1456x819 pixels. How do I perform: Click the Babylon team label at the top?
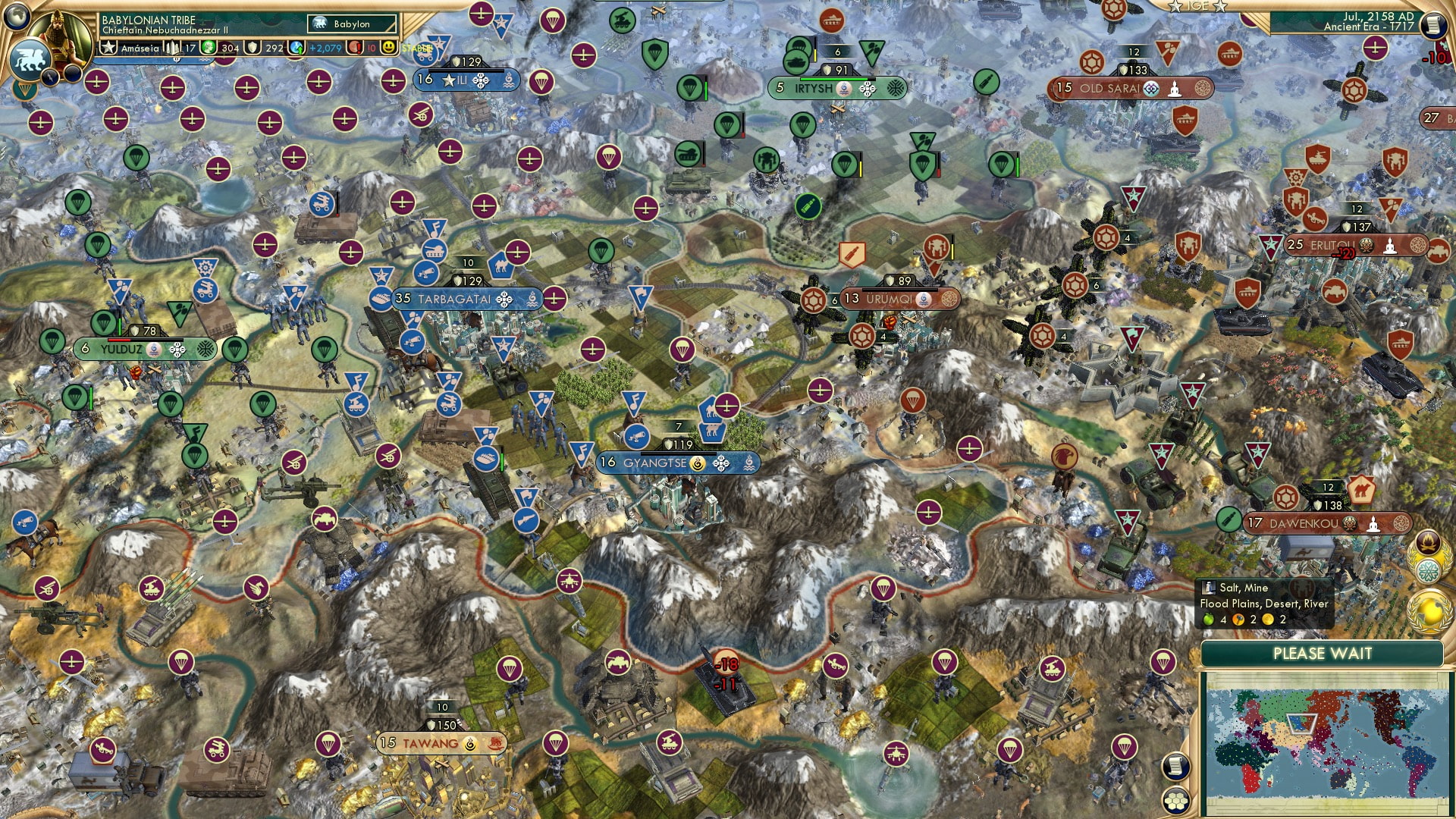coord(353,24)
